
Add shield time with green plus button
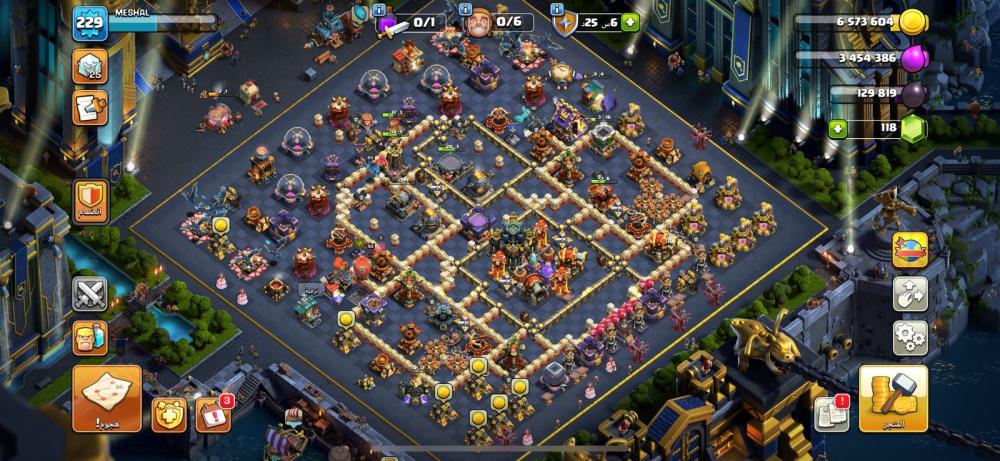[630, 22]
